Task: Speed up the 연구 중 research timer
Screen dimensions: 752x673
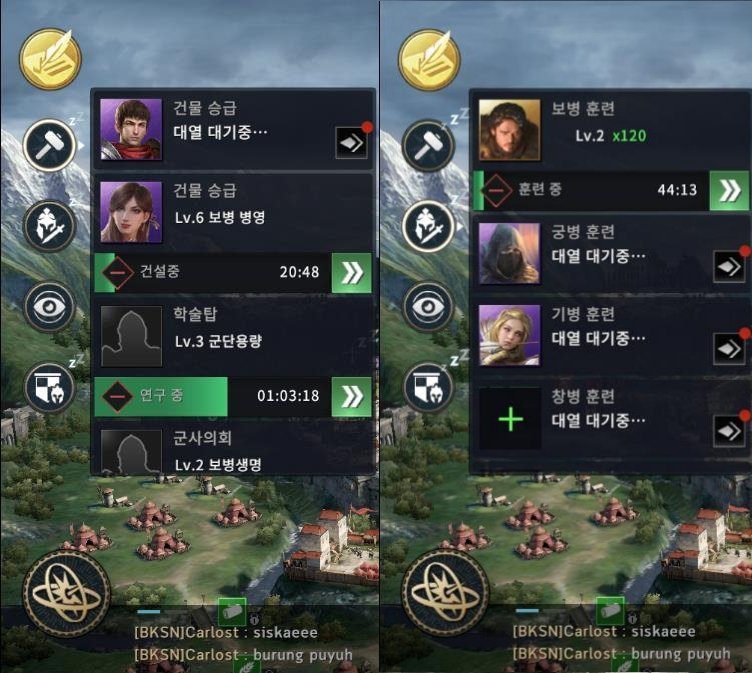Action: coord(351,396)
